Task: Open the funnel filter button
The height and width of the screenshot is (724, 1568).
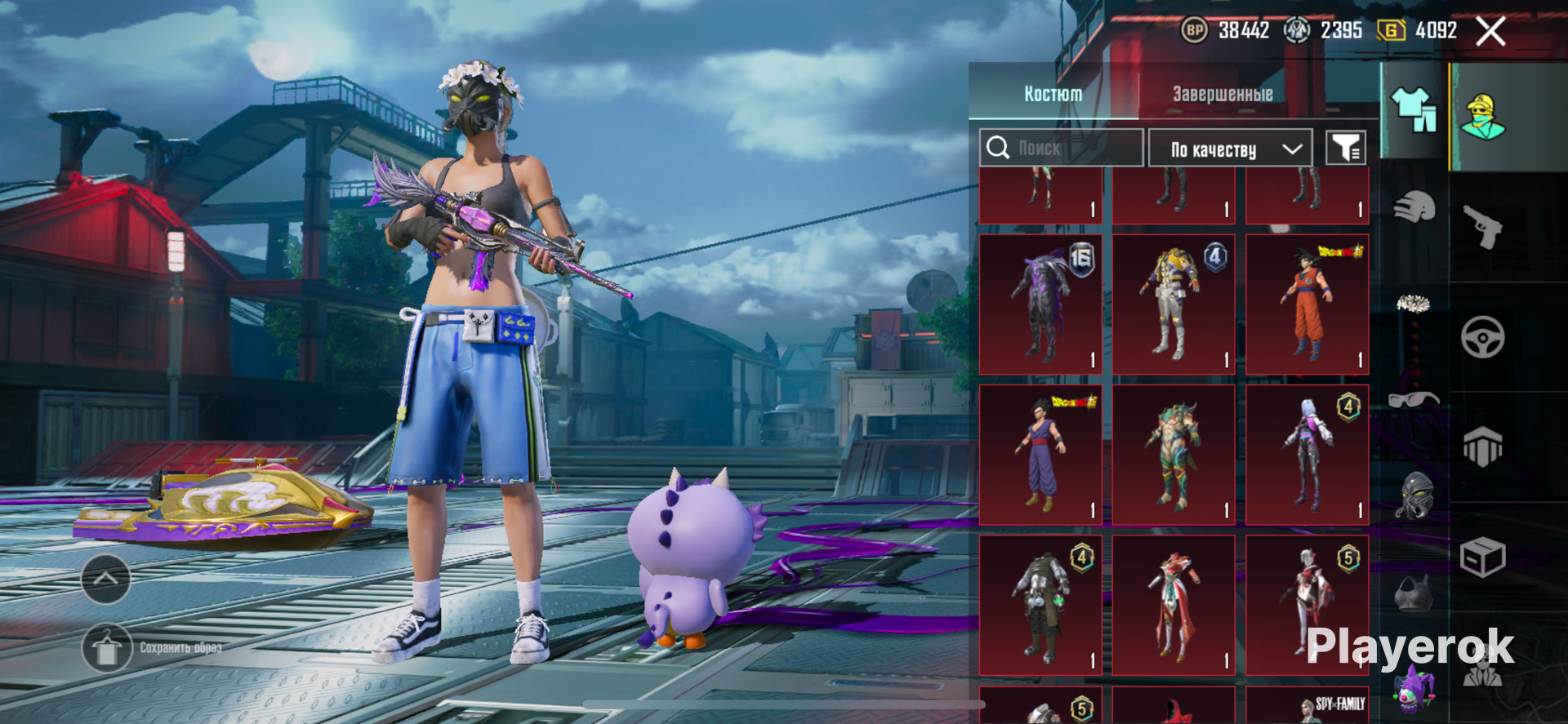Action: [1345, 148]
